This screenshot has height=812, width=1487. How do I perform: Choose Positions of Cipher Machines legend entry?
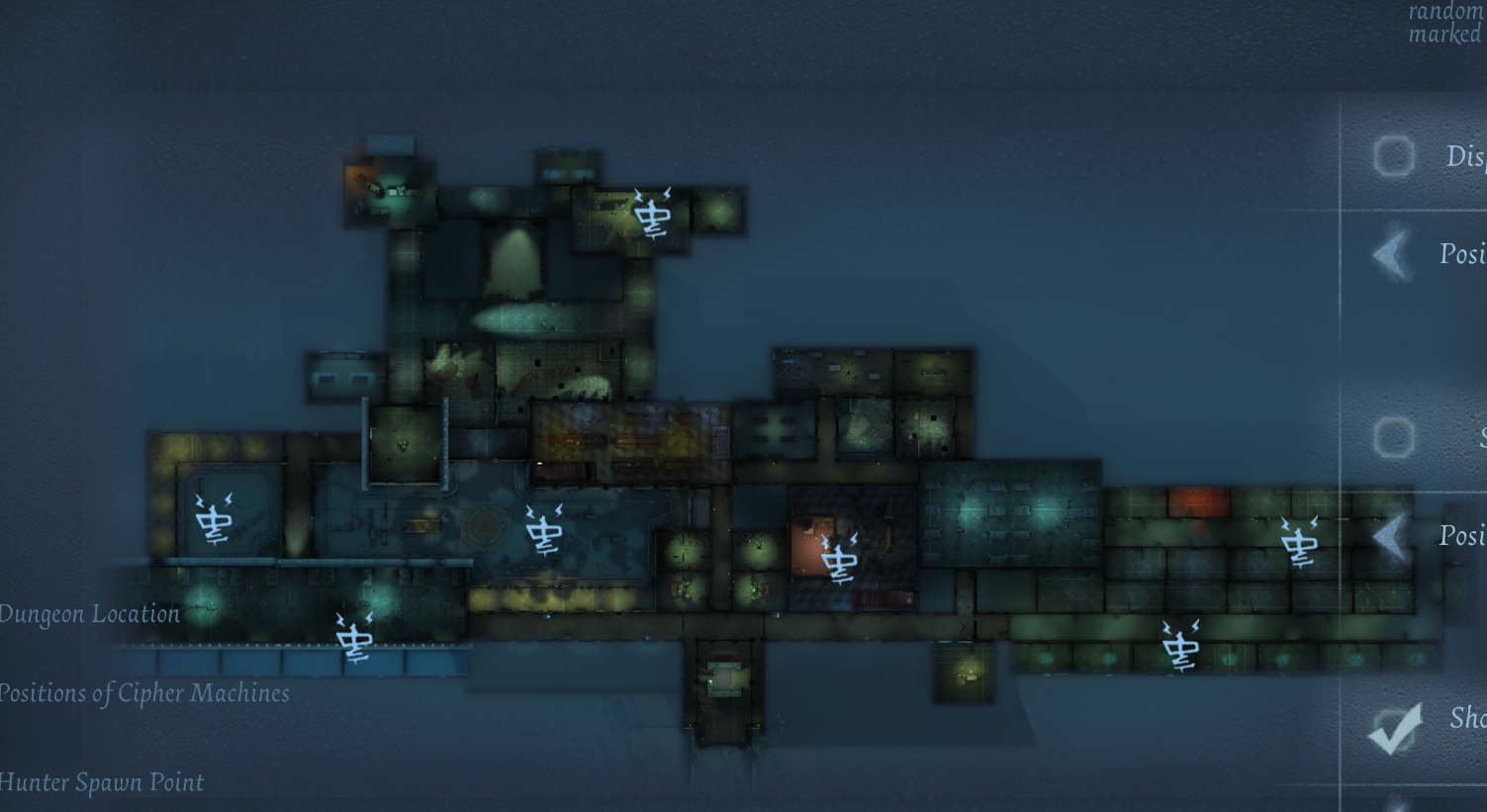click(144, 693)
